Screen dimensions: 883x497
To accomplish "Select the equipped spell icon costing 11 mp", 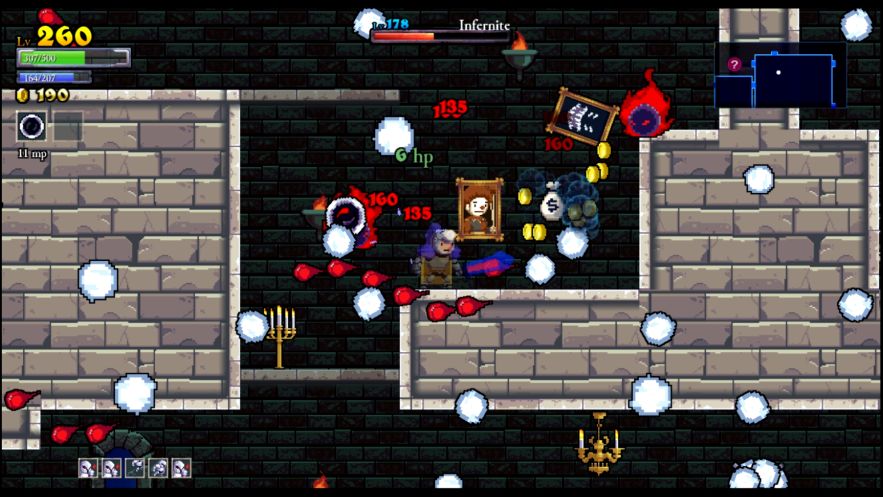I will coord(32,127).
